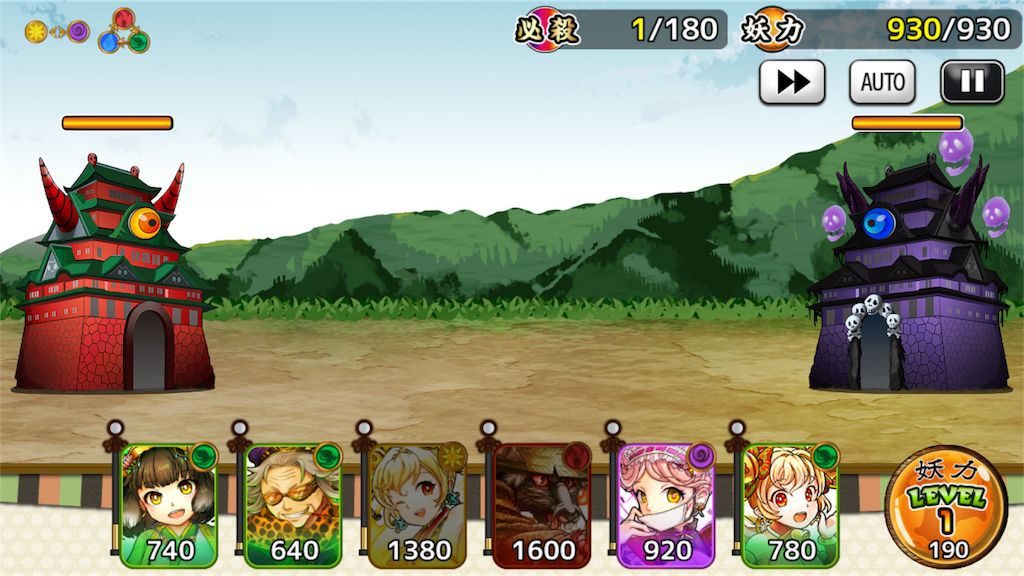The width and height of the screenshot is (1024, 576).
Task: Deploy the 640-cost sunglasses old man unit
Action: coord(293,505)
